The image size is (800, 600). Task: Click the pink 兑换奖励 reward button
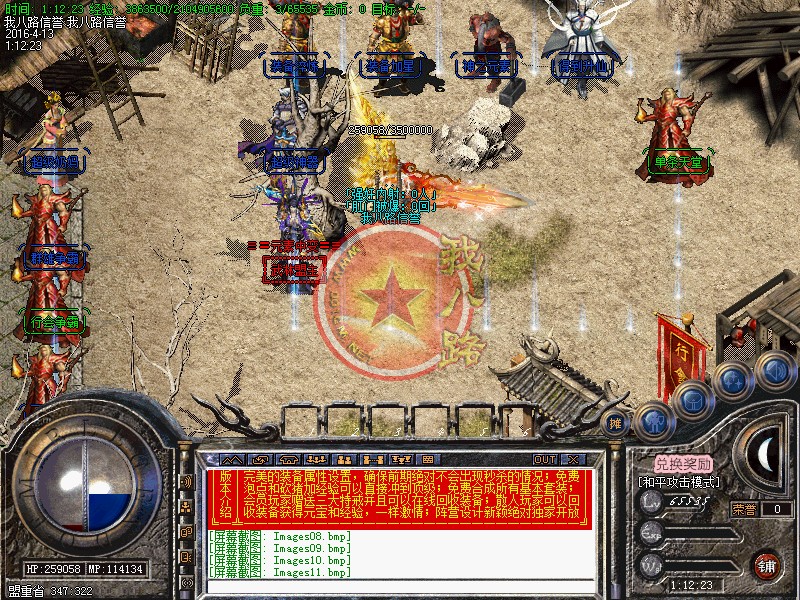(x=684, y=464)
